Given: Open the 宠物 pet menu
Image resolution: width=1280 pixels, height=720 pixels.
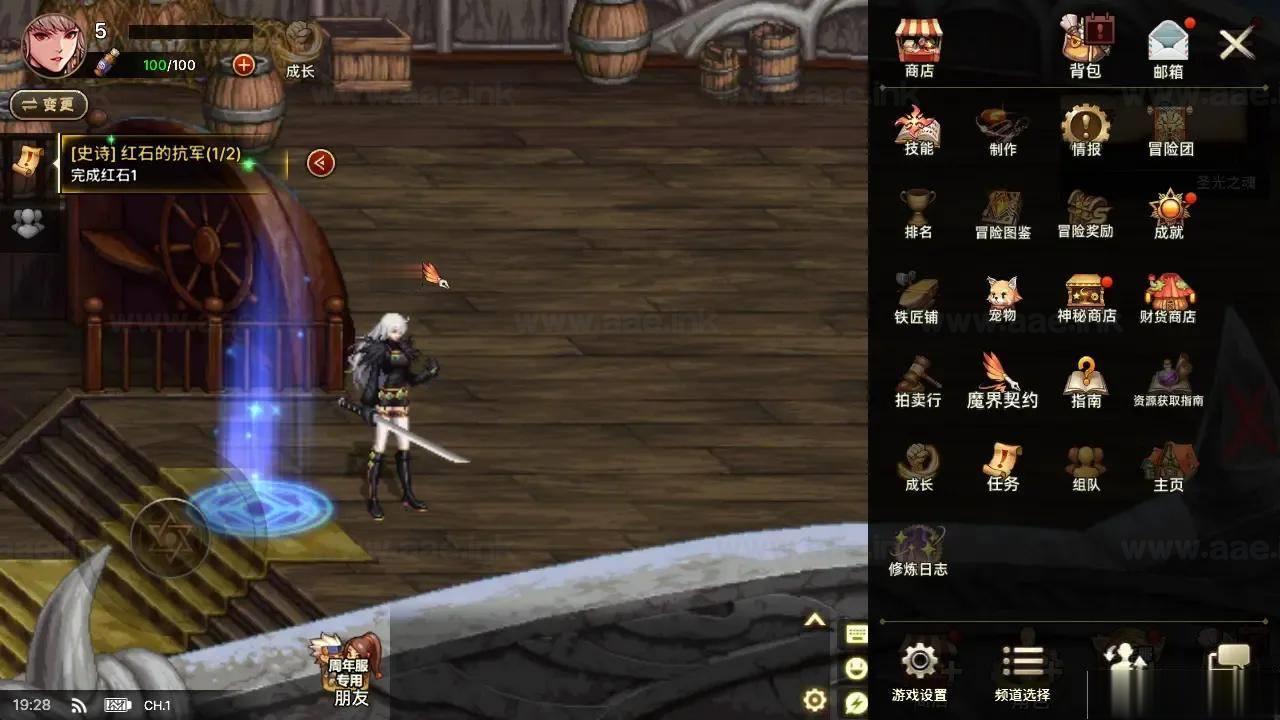Looking at the screenshot, I should (x=1002, y=297).
